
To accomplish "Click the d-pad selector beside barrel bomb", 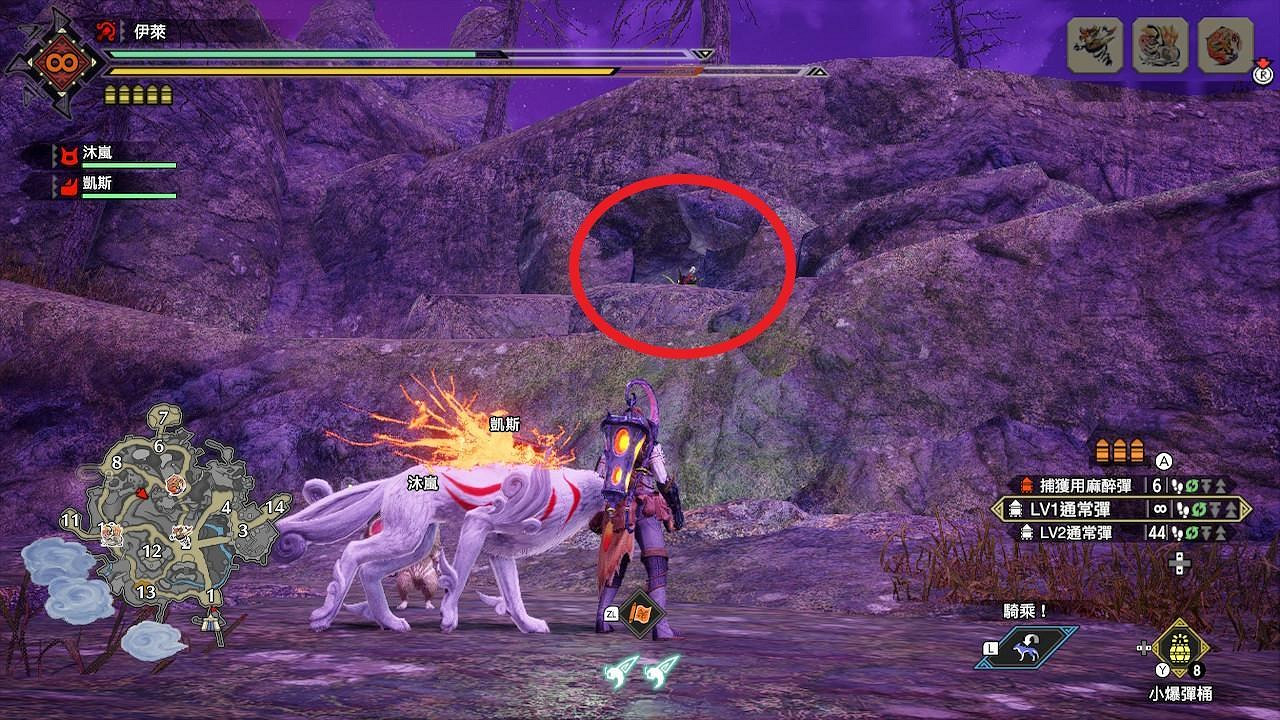I will pyautogui.click(x=1143, y=647).
